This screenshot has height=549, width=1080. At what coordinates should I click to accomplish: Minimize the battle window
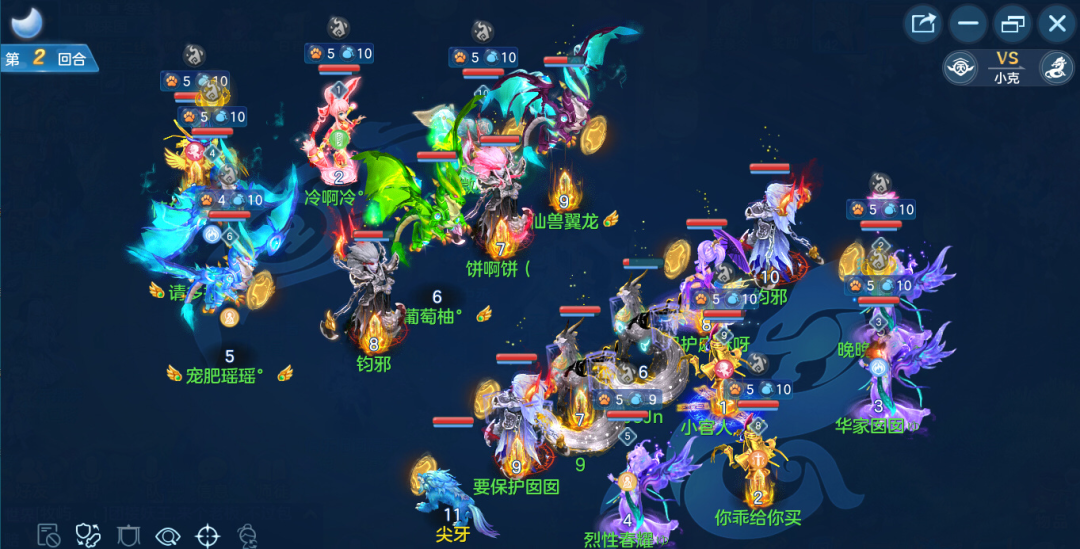(968, 23)
